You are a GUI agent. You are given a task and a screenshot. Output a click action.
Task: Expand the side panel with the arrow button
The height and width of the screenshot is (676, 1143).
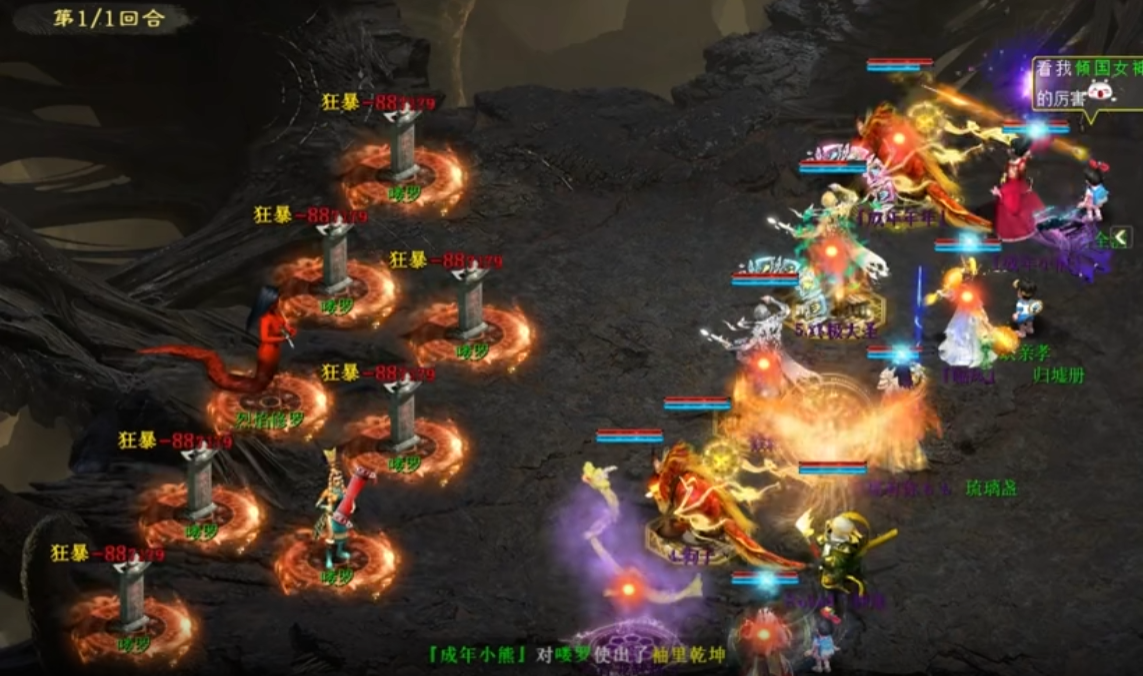pos(1121,237)
